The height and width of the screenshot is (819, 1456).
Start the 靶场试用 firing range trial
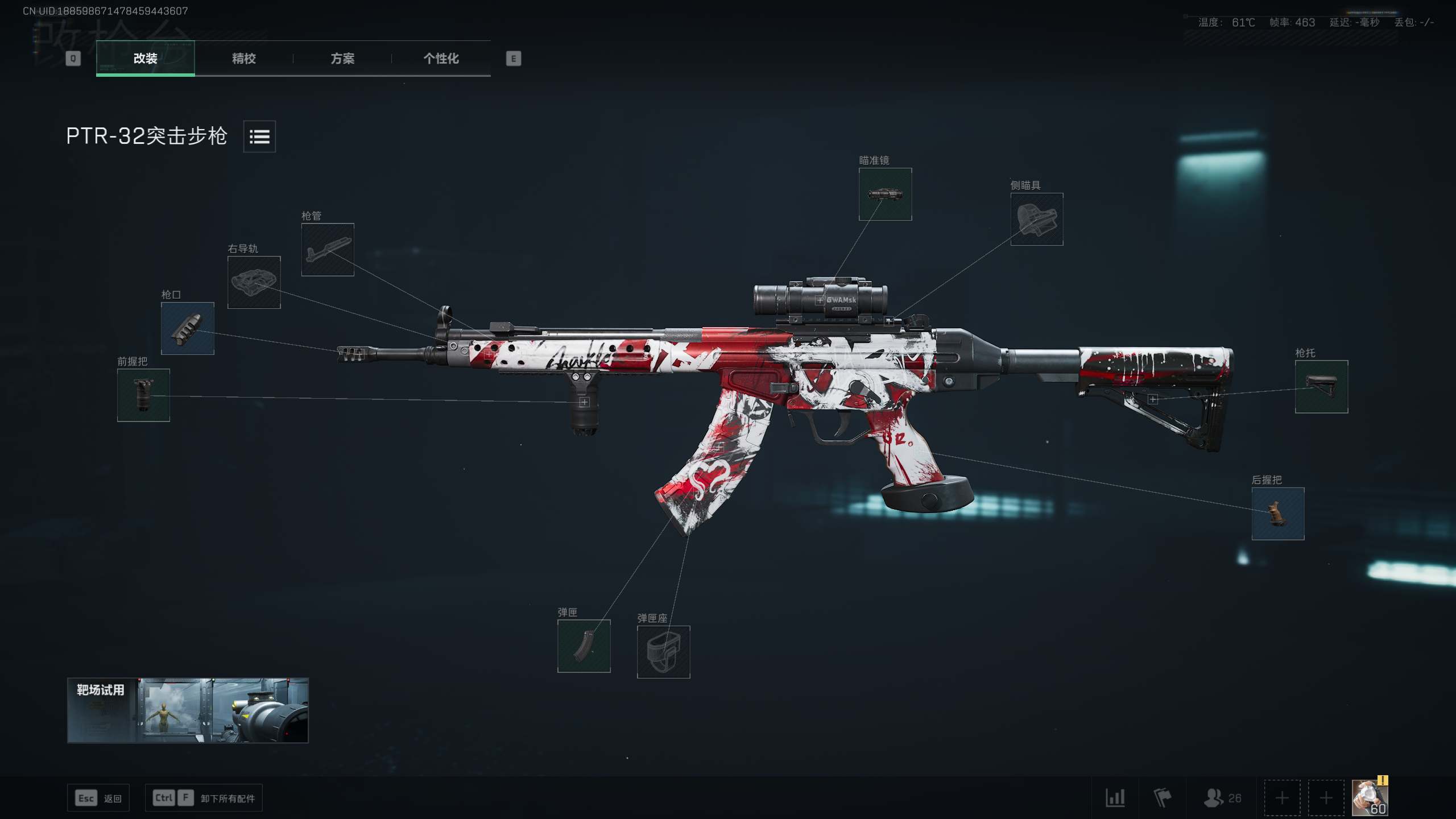[188, 710]
